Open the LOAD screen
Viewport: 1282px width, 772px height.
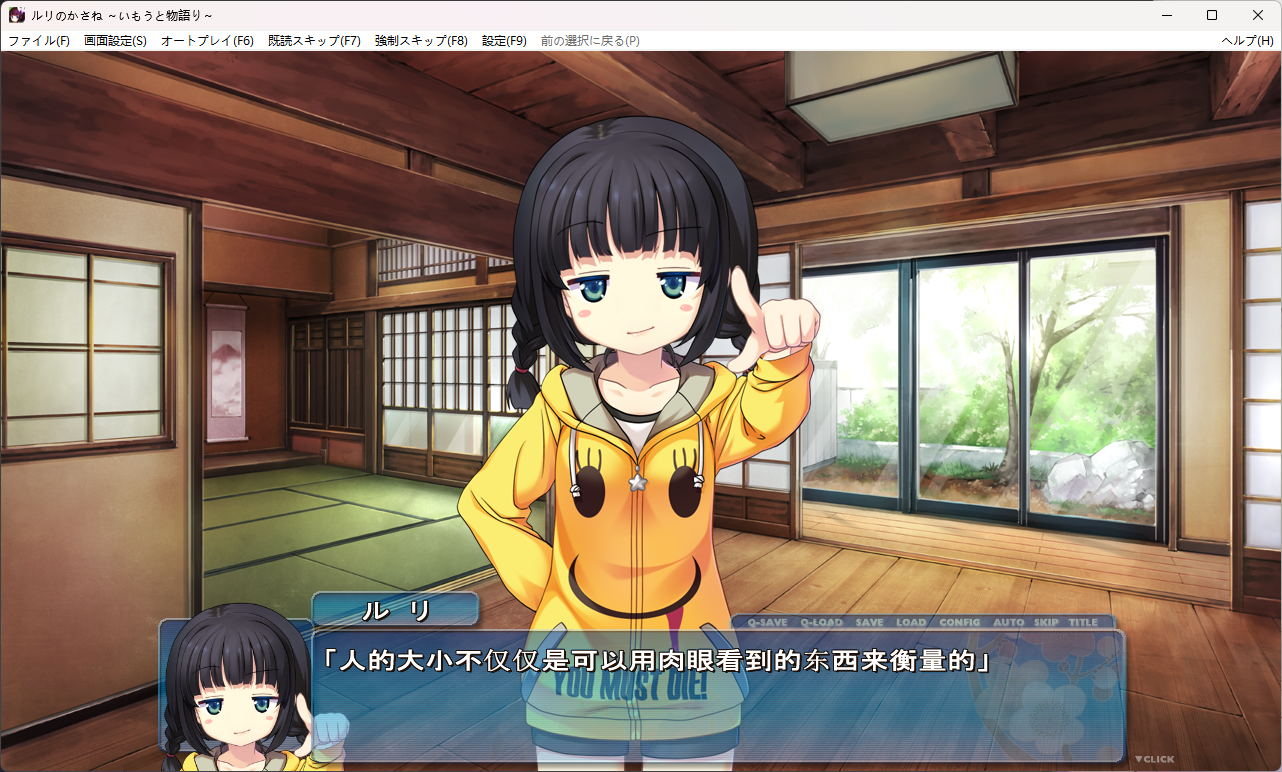click(910, 622)
